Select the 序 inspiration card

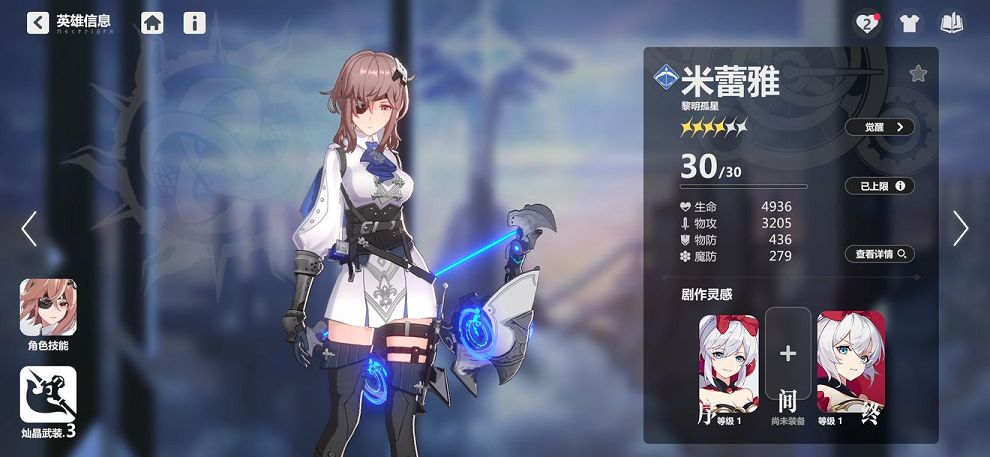(x=728, y=370)
